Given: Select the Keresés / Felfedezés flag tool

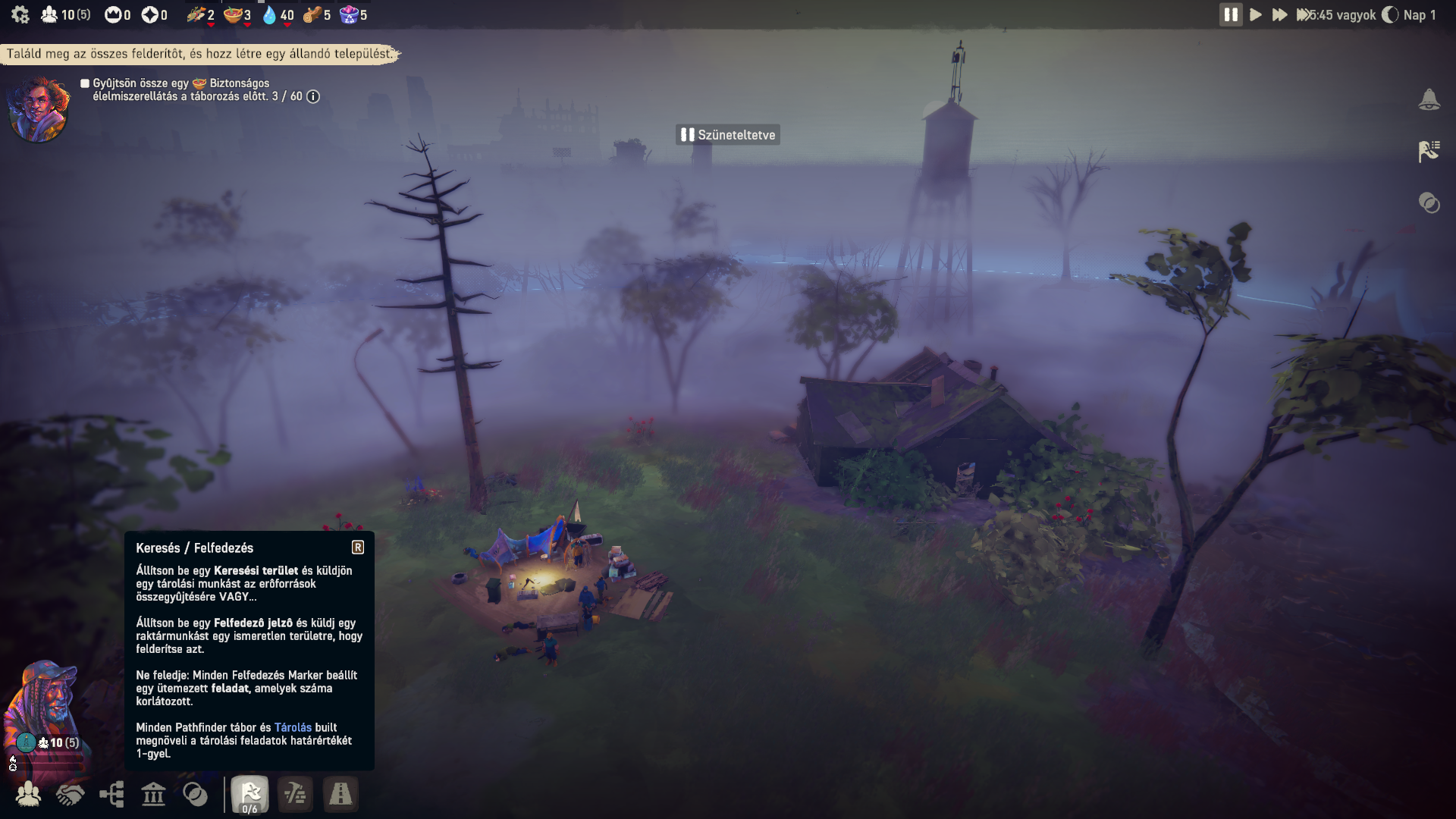Looking at the screenshot, I should click(x=249, y=794).
